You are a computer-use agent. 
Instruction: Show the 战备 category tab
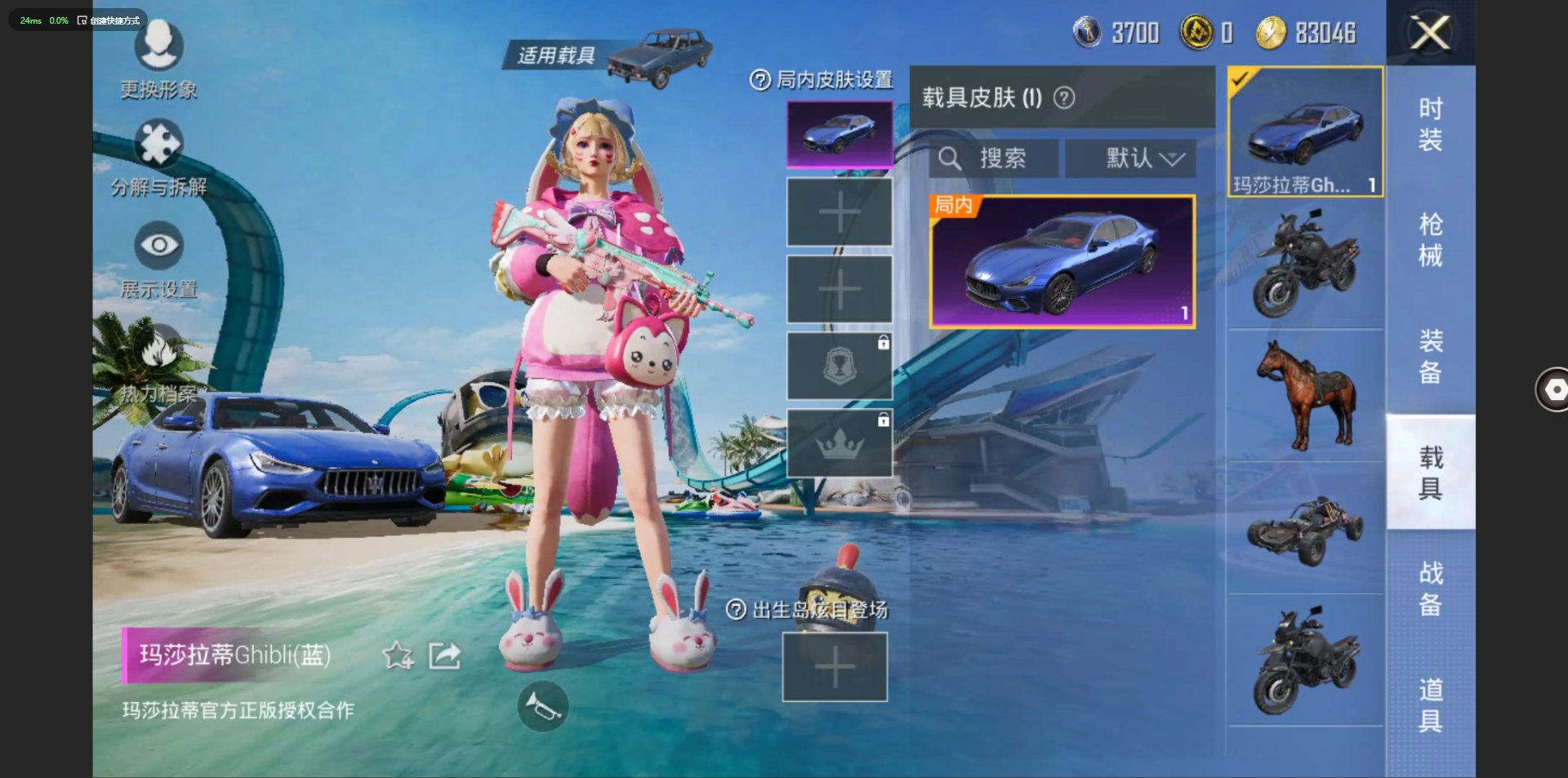(1430, 588)
